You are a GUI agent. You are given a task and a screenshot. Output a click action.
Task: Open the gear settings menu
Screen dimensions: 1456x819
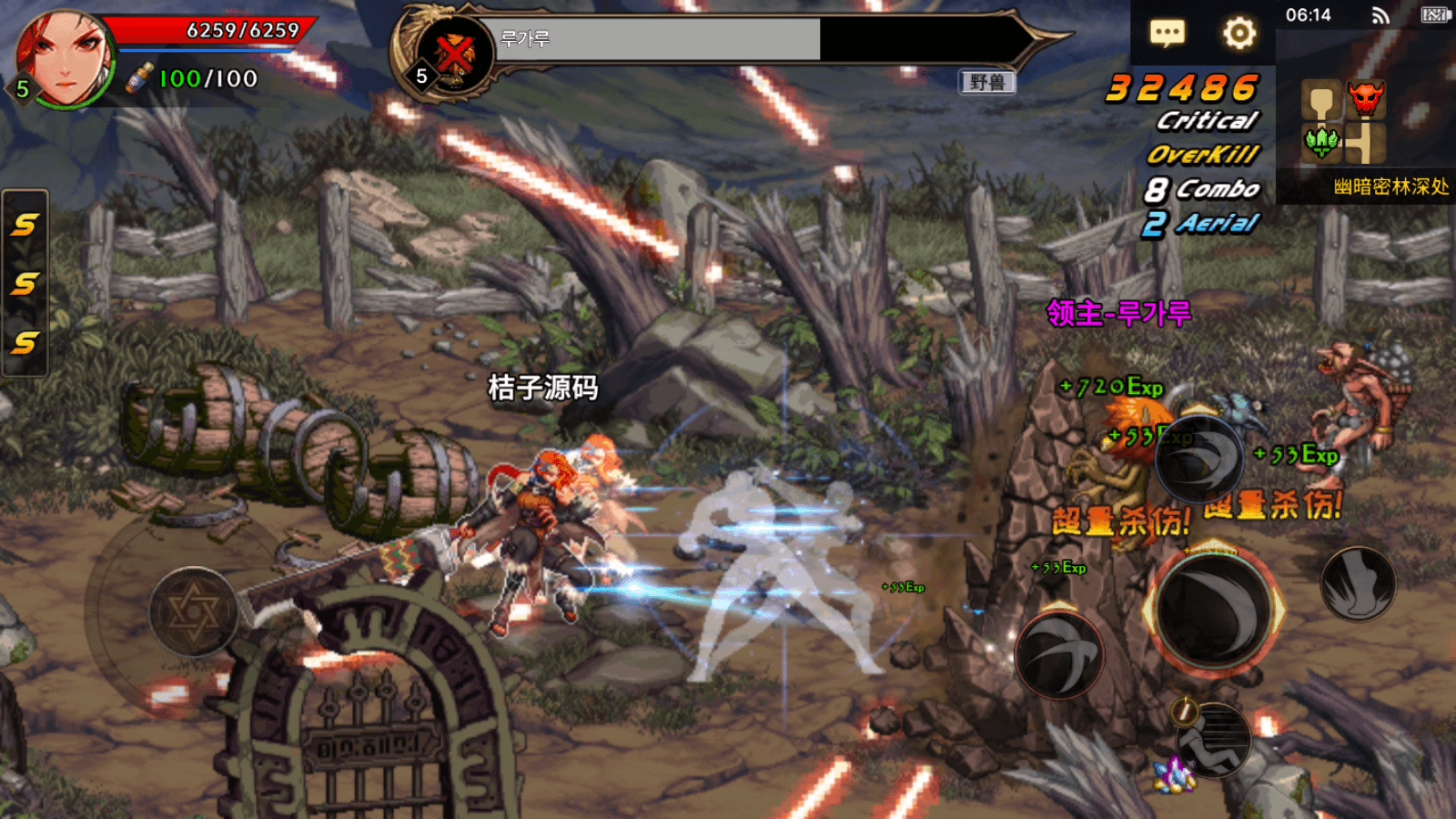(1239, 35)
